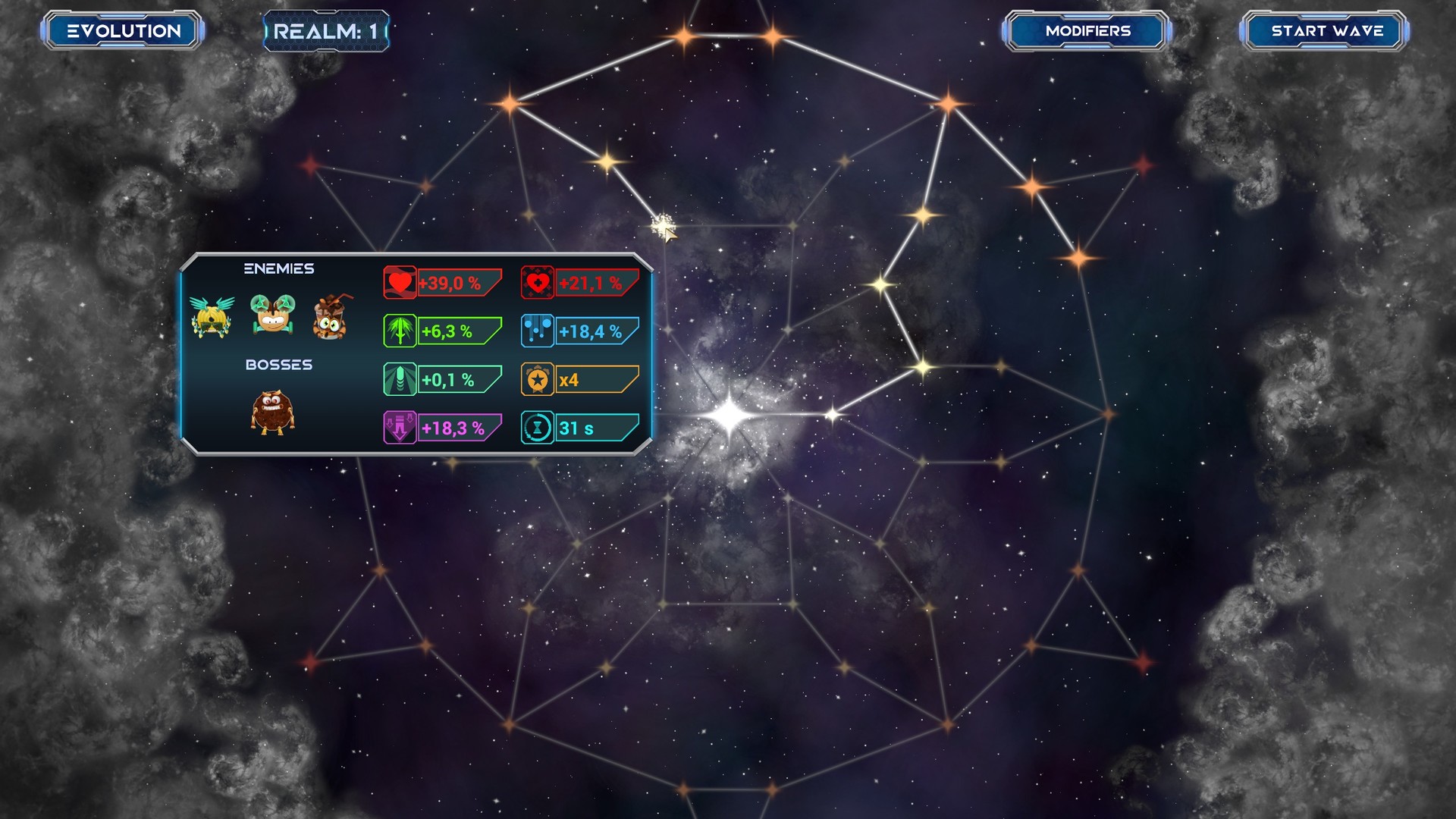Select the health regeneration +21,1 % icon

tap(538, 283)
